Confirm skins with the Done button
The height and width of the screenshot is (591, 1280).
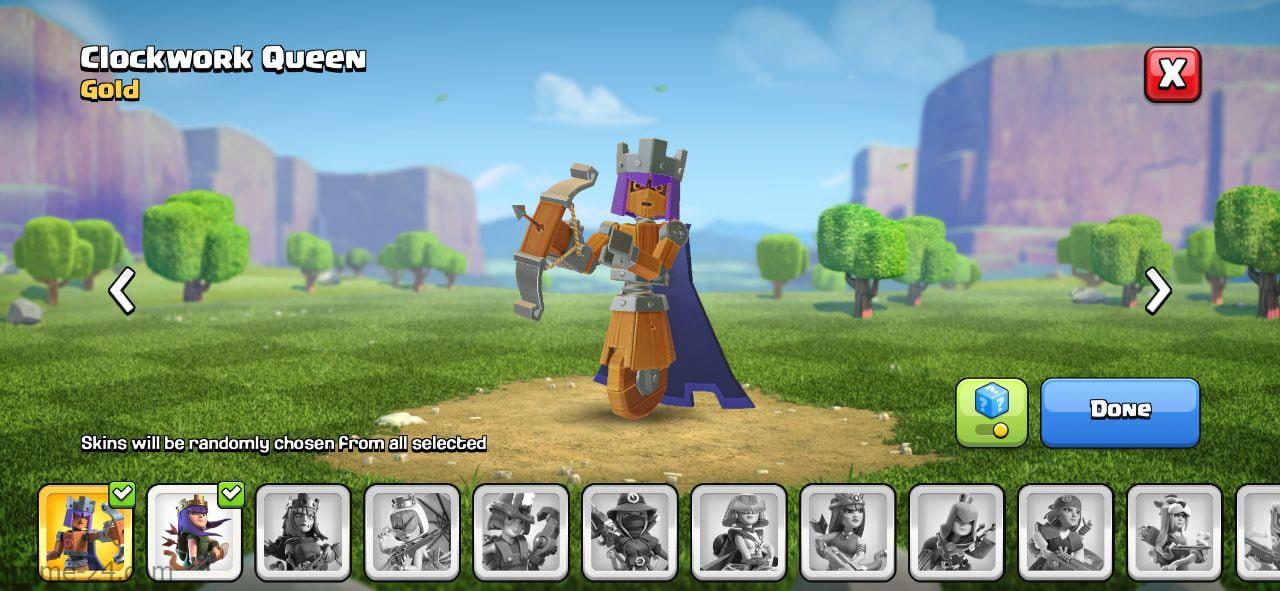click(1119, 411)
